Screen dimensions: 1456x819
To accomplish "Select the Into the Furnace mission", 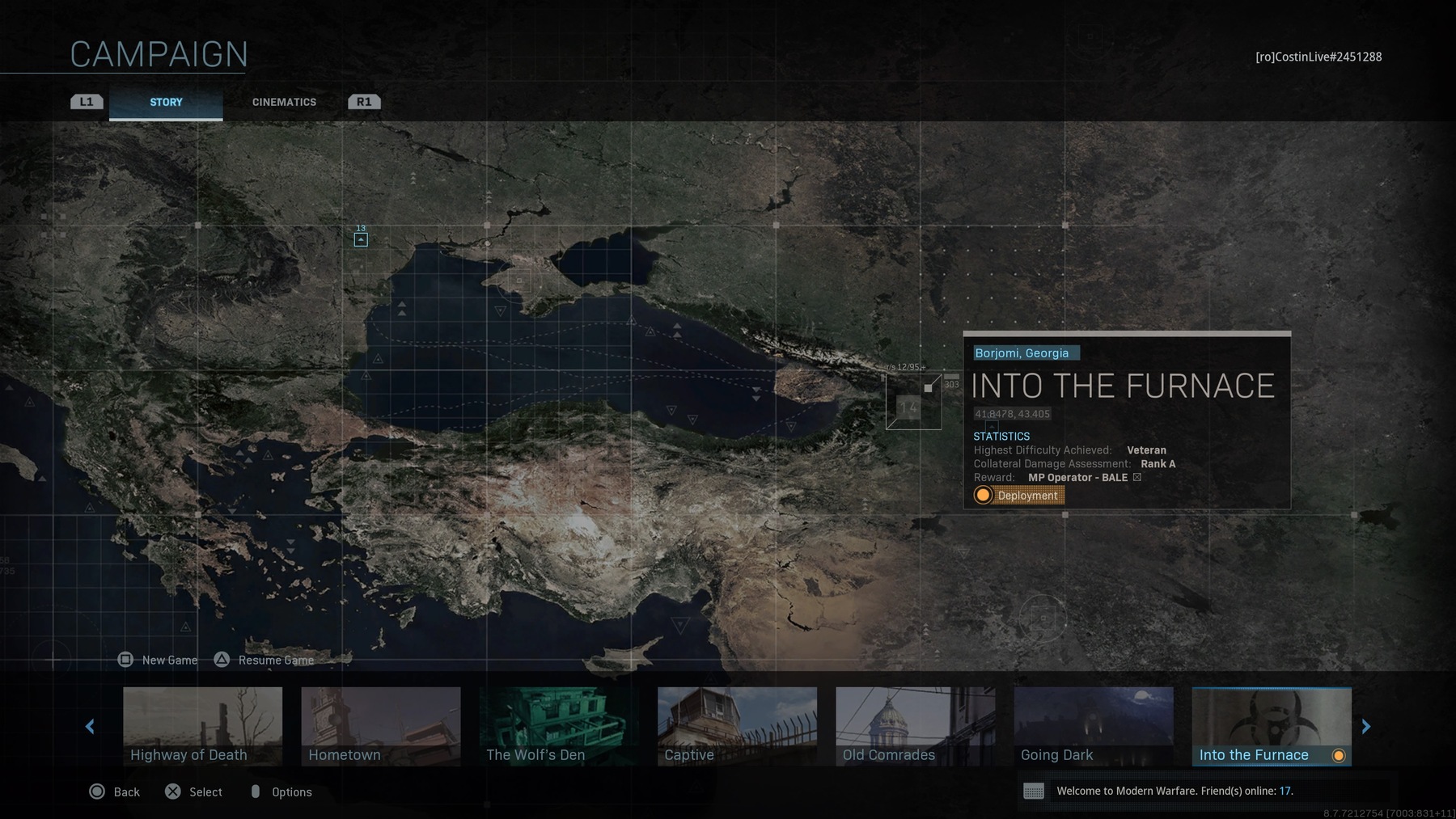I will pos(1271,725).
